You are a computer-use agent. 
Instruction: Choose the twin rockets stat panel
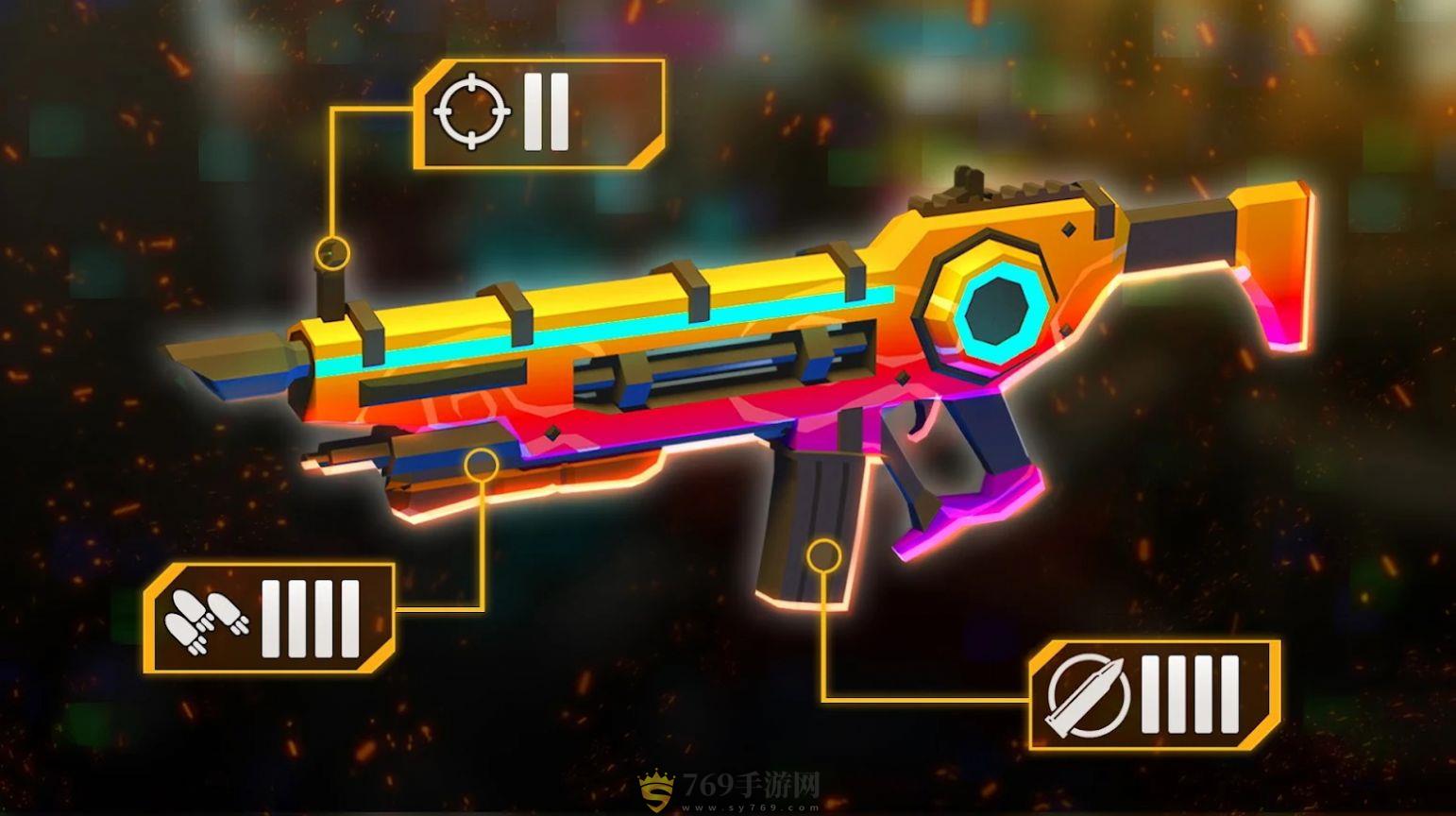click(269, 619)
